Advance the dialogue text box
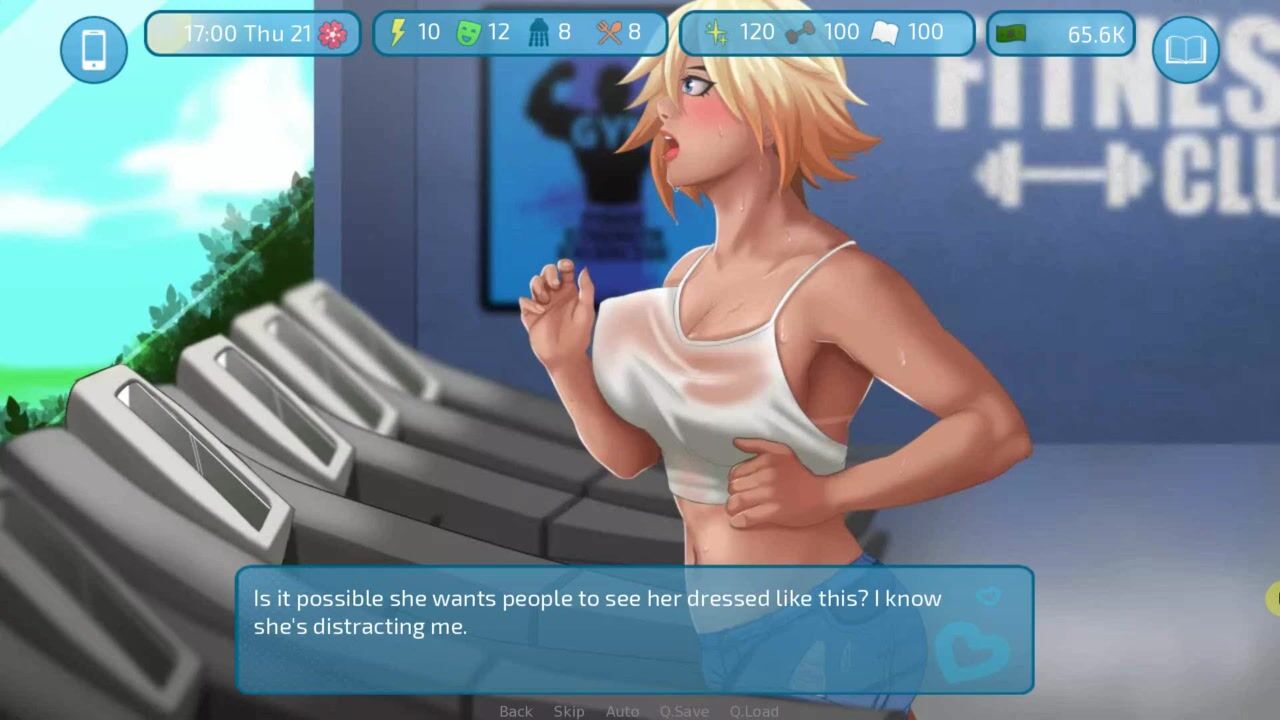Screen dimensions: 1280x720 click(634, 630)
